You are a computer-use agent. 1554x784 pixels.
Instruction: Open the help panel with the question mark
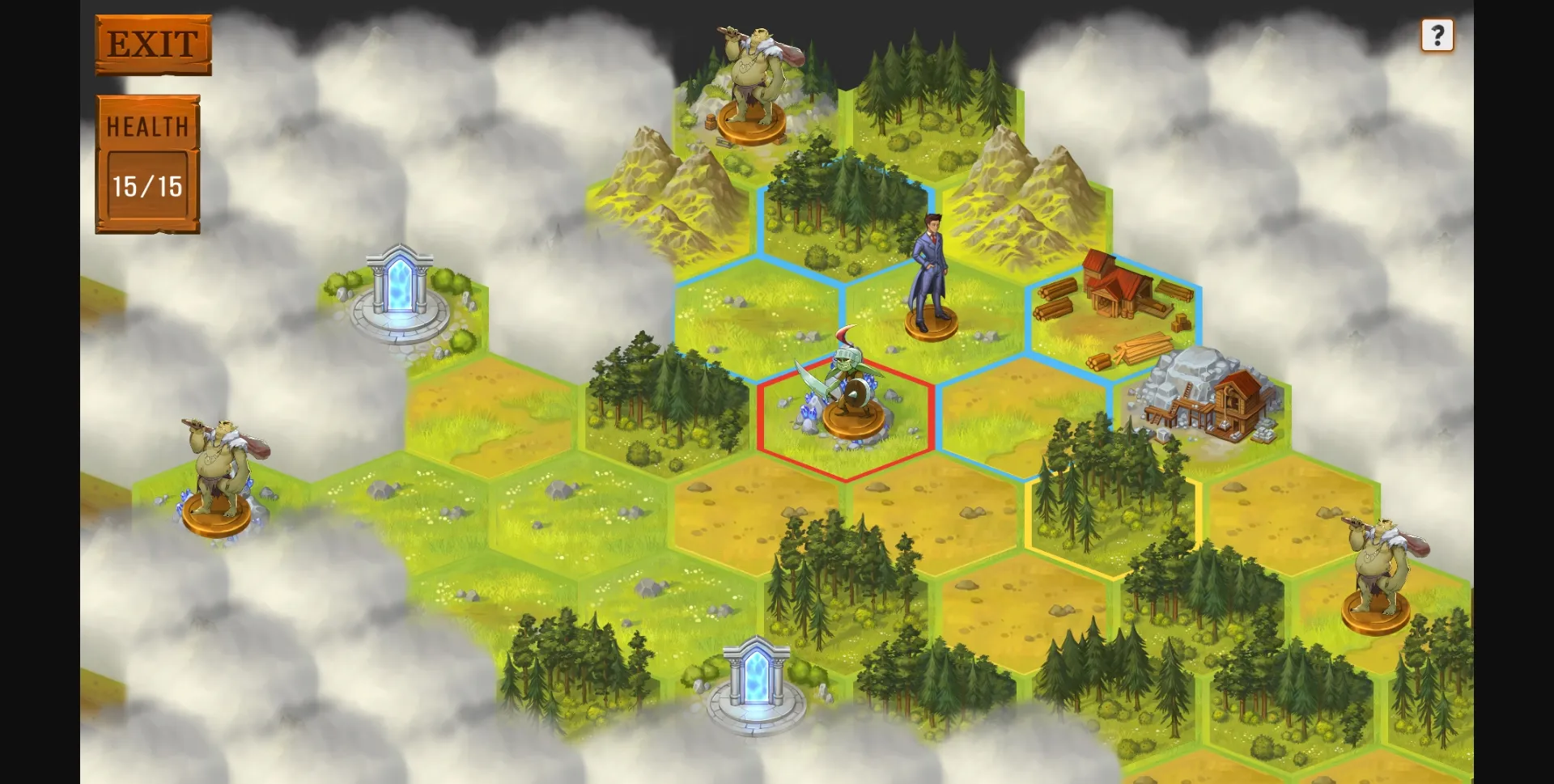click(x=1438, y=35)
